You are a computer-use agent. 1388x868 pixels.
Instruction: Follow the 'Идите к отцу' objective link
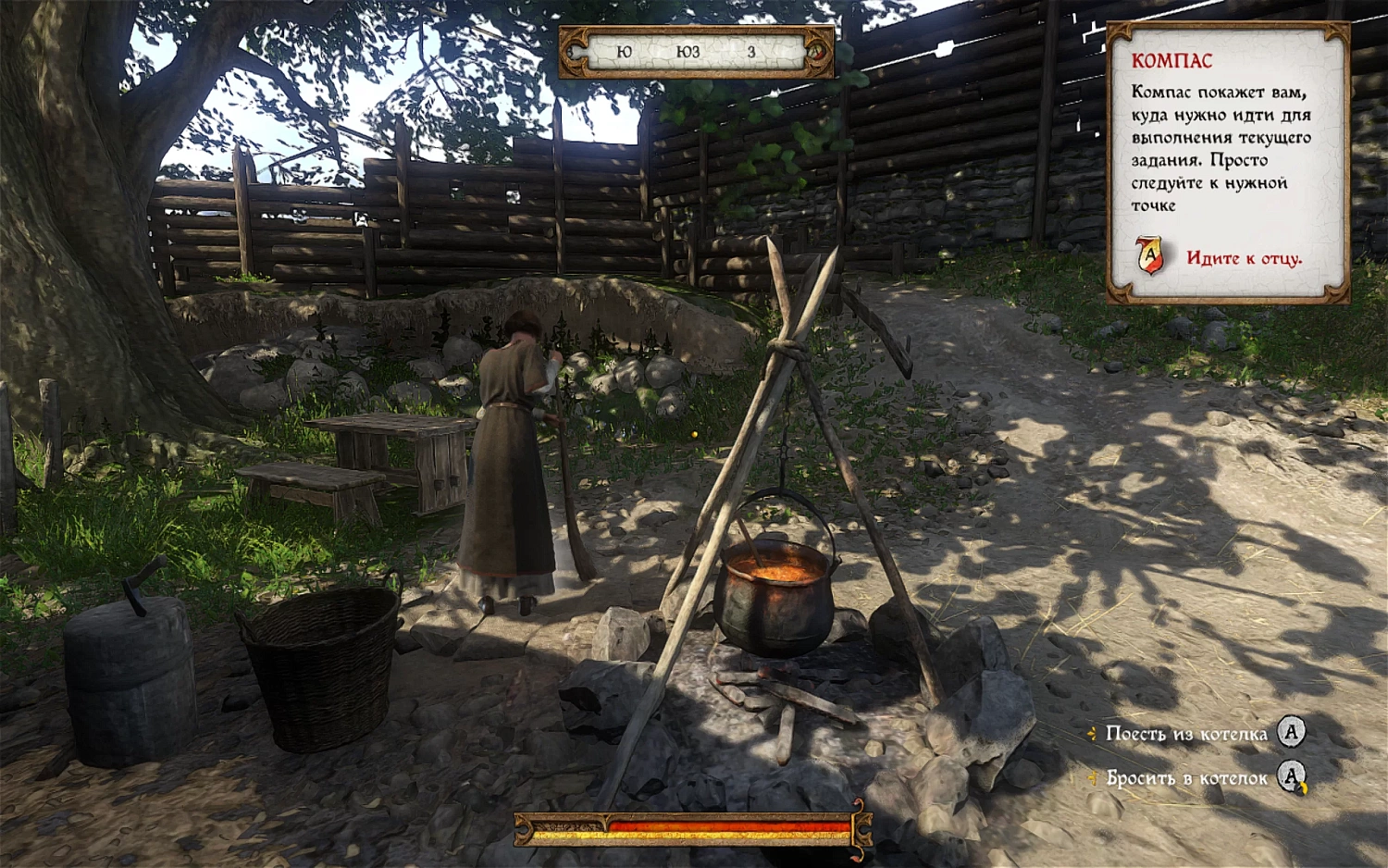1243,258
